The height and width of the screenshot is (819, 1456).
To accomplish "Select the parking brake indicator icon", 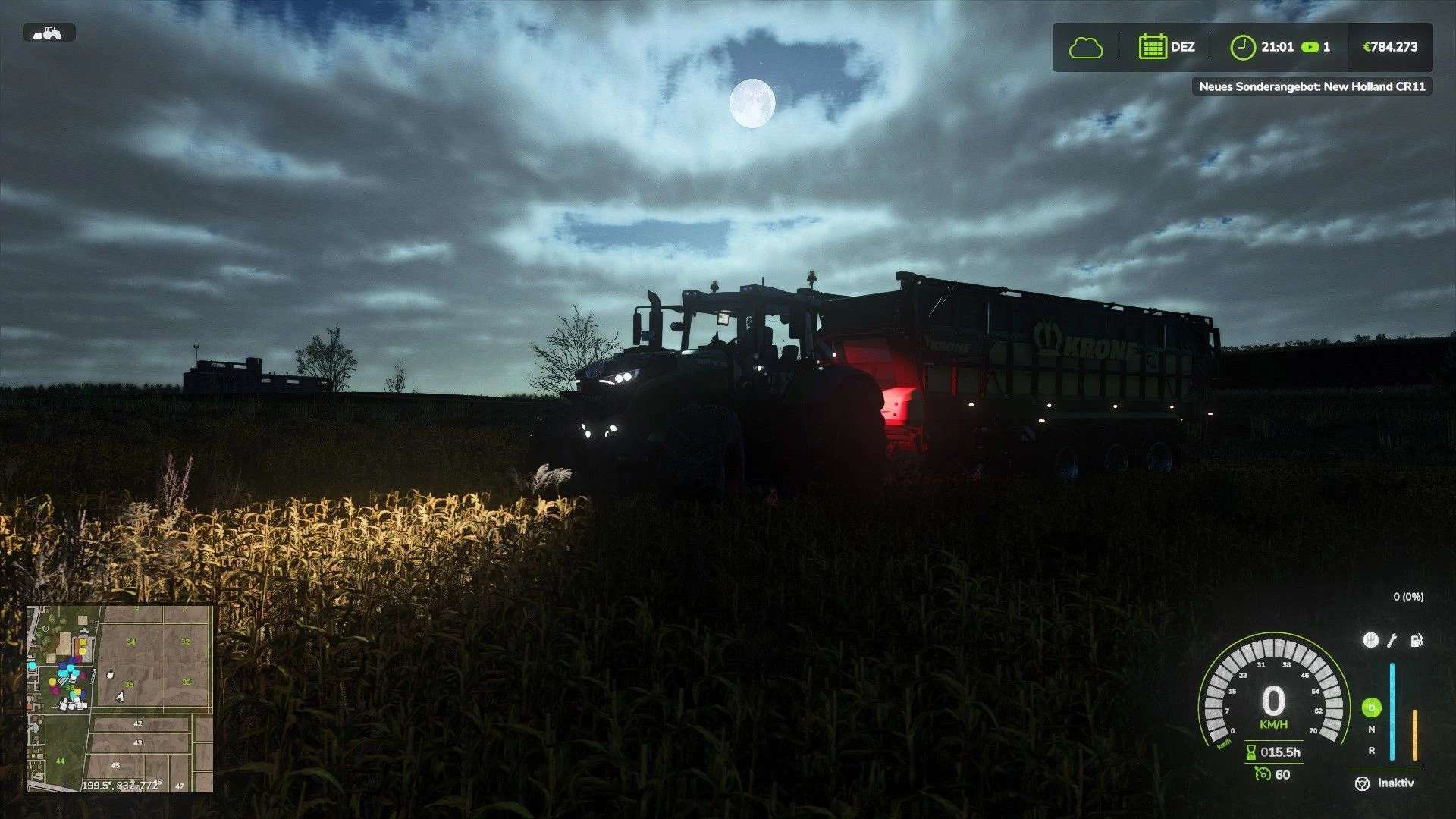I will [1370, 640].
